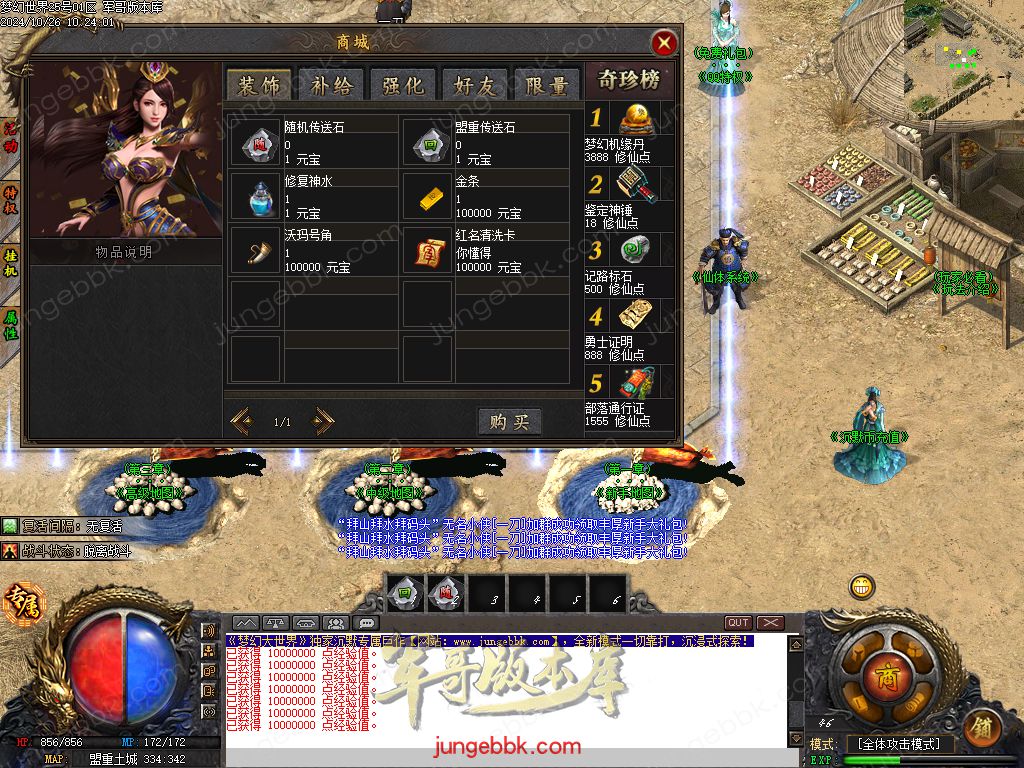1024x768 pixels.
Task: Switch to the 装饰 shop tab
Action: (x=259, y=85)
